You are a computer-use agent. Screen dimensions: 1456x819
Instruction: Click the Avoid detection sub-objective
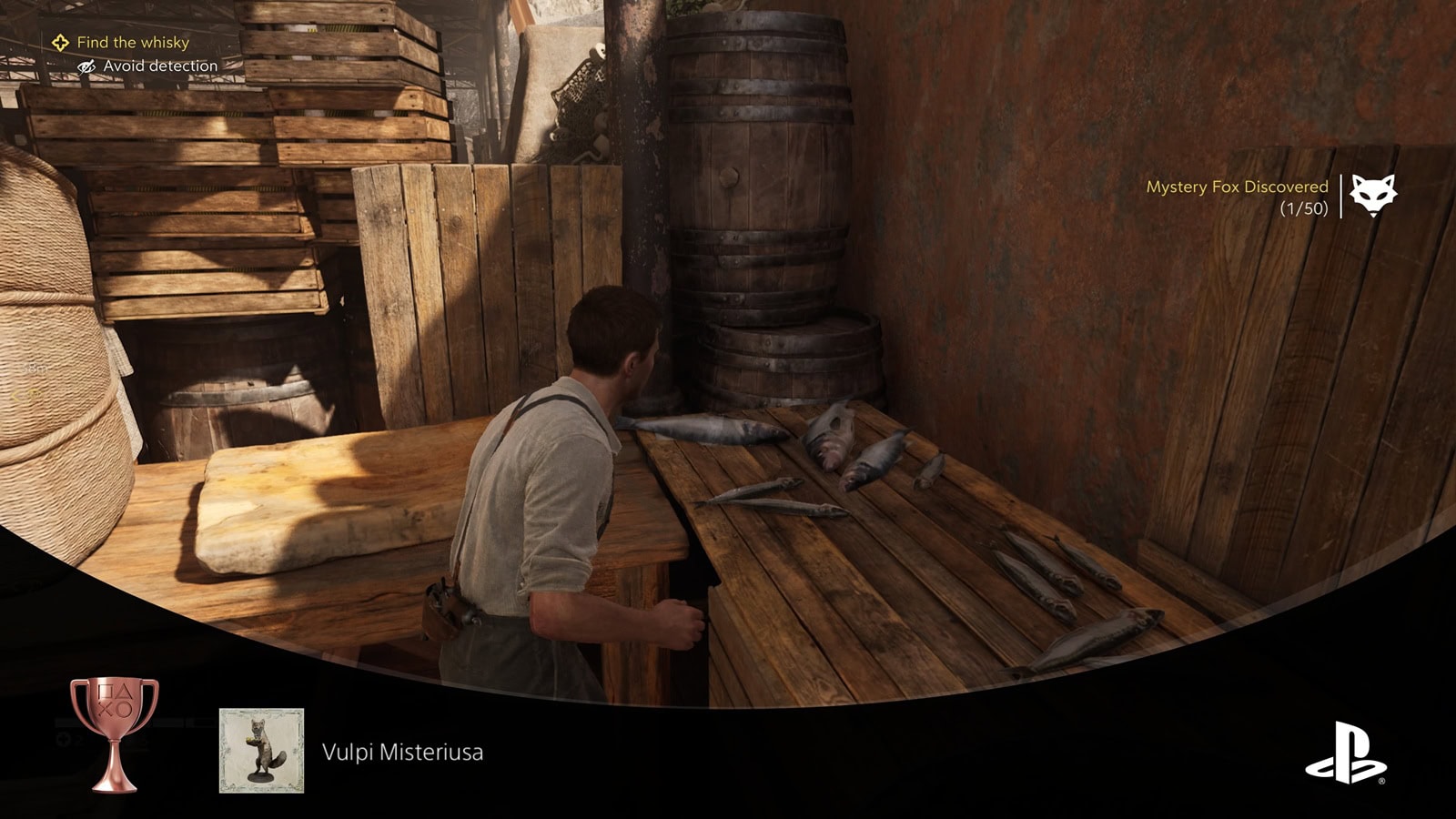click(x=159, y=66)
